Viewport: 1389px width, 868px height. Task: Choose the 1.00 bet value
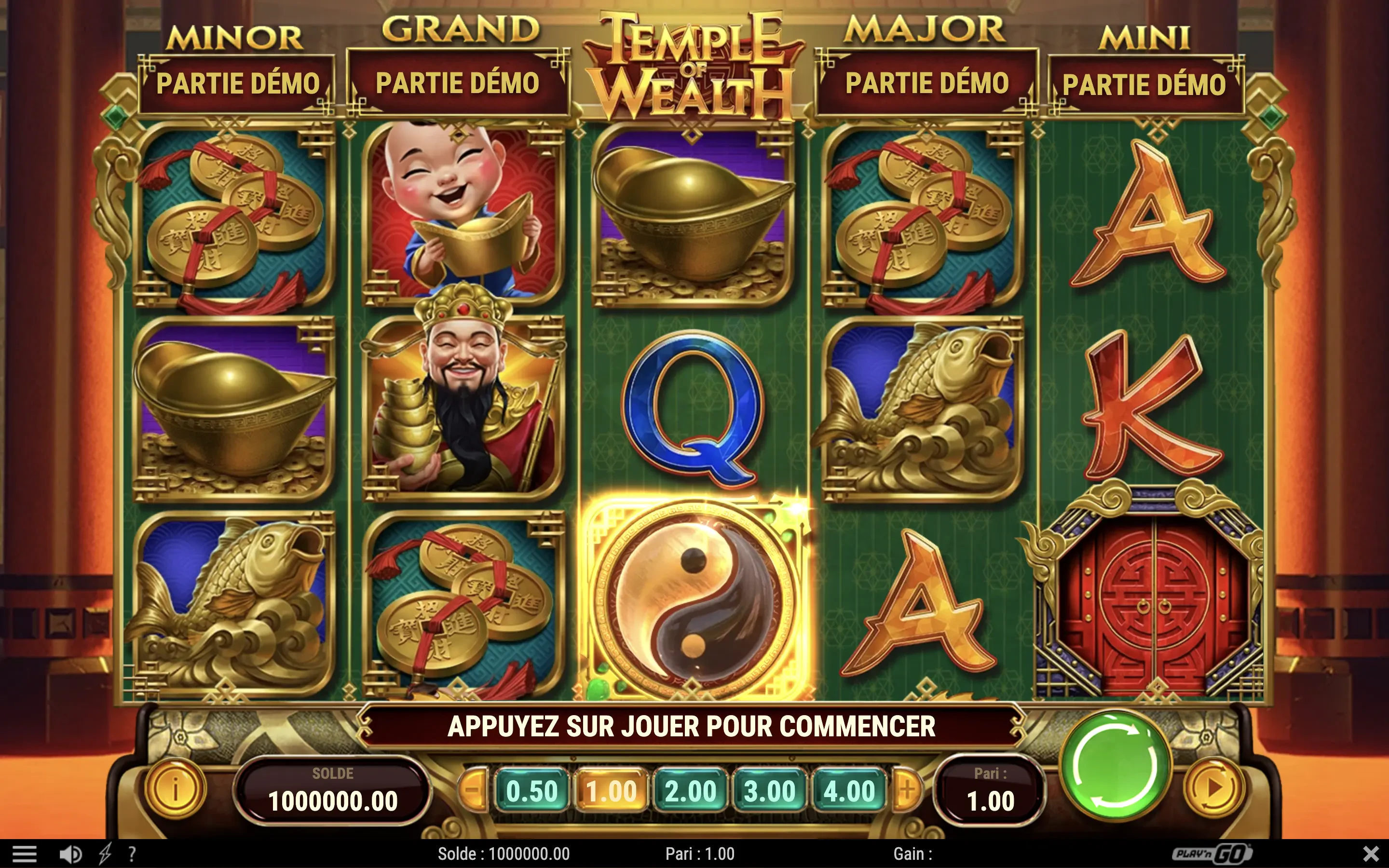[x=611, y=791]
